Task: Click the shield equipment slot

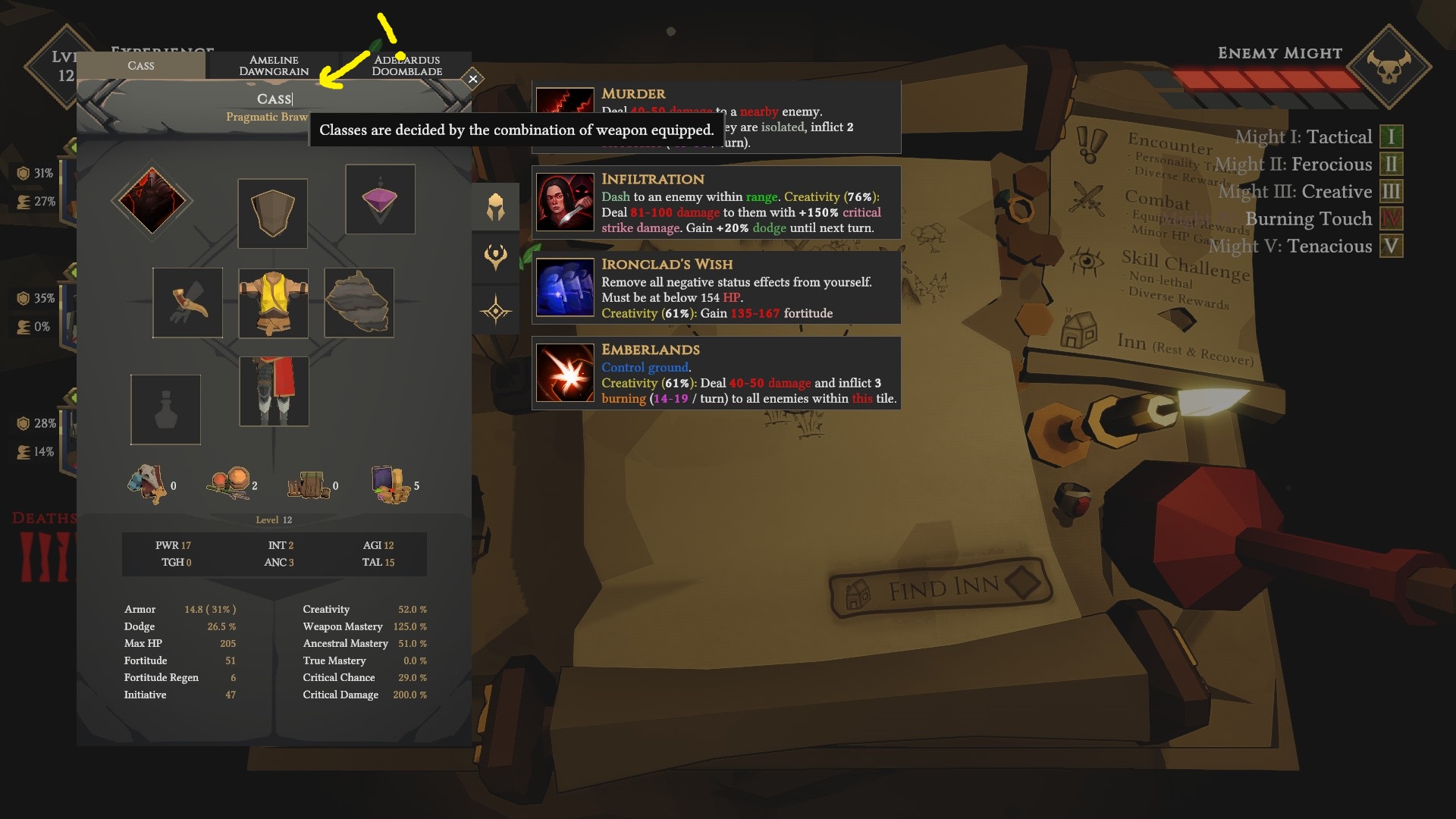Action: tap(272, 213)
